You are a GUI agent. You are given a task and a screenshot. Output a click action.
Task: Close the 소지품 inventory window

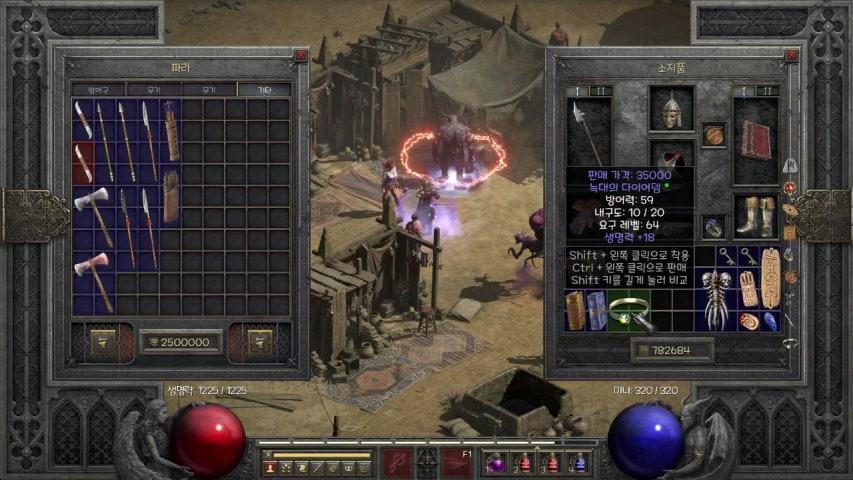(791, 56)
